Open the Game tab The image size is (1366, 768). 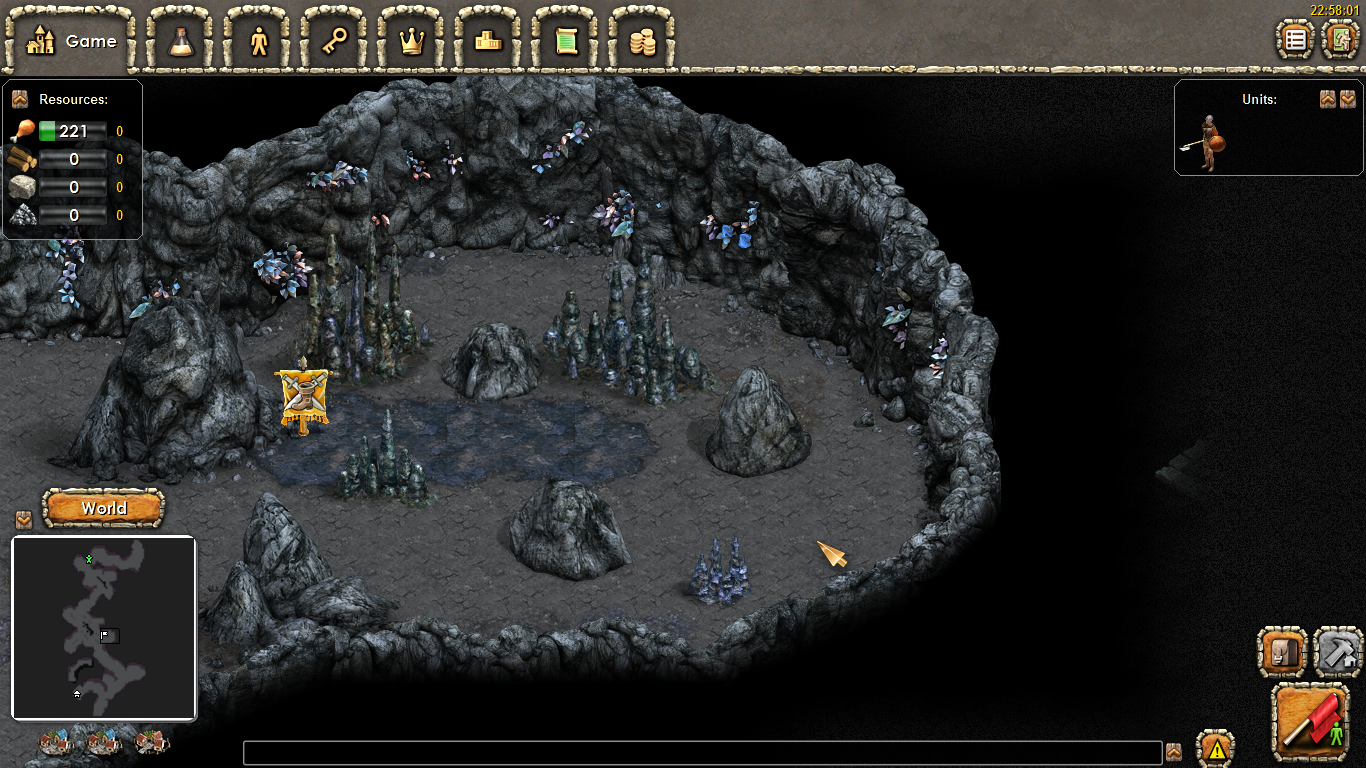click(70, 41)
